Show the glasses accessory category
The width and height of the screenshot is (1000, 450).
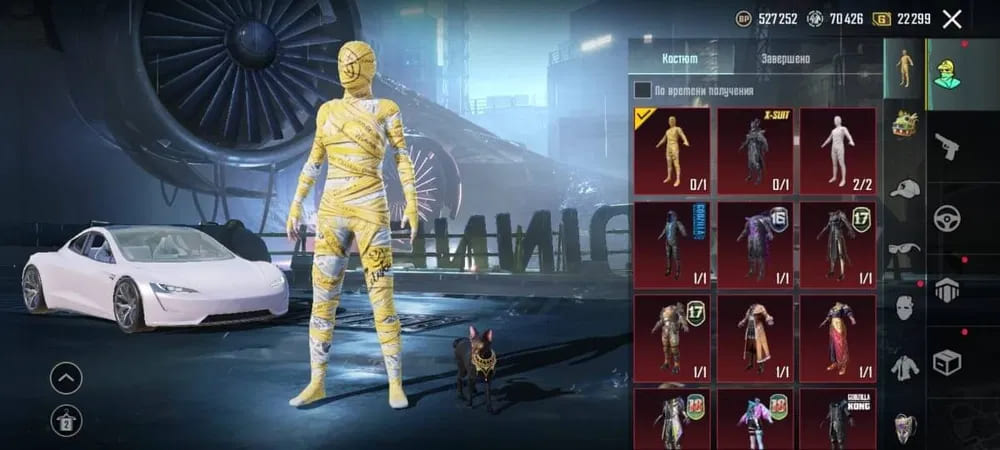(905, 250)
